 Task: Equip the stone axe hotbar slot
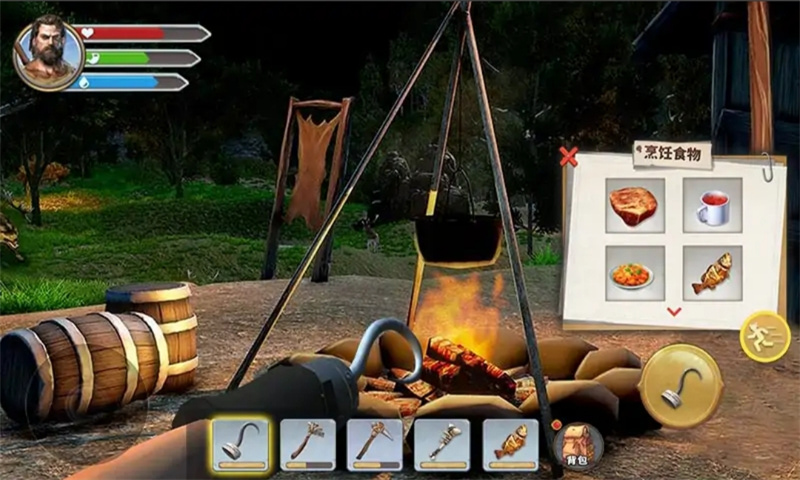click(x=375, y=444)
